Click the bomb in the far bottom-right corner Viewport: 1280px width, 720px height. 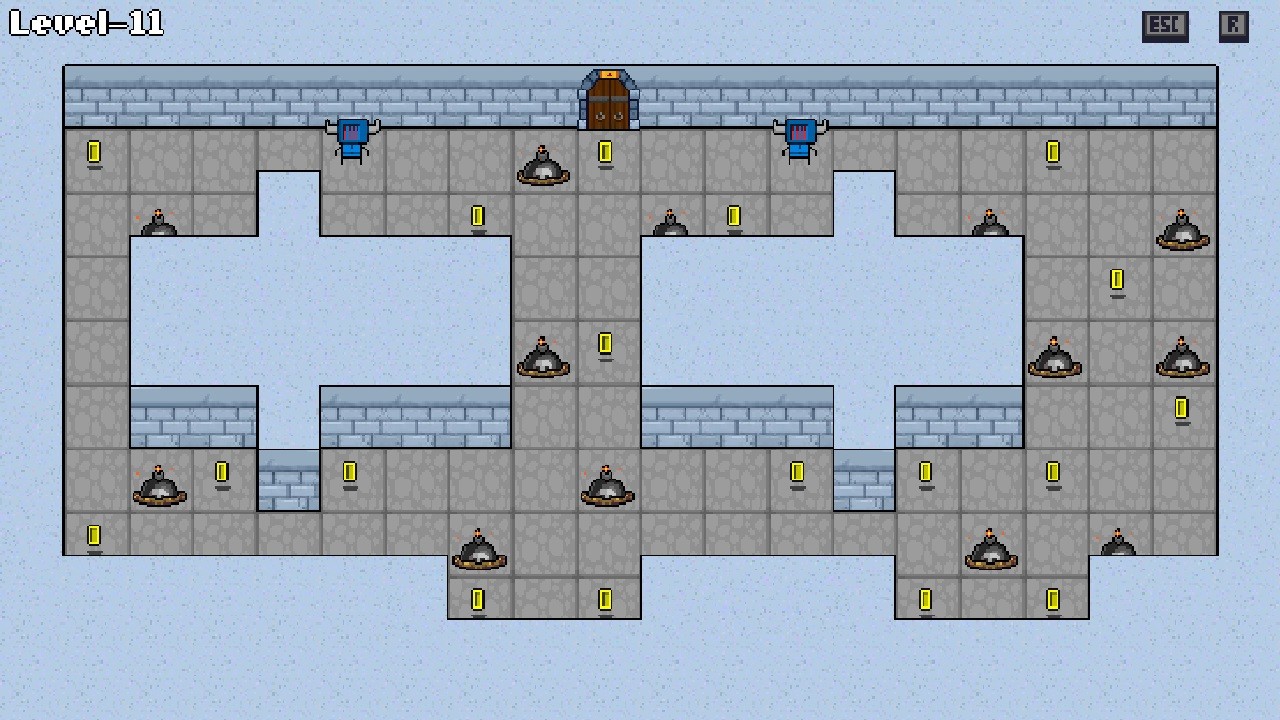[x=1120, y=542]
